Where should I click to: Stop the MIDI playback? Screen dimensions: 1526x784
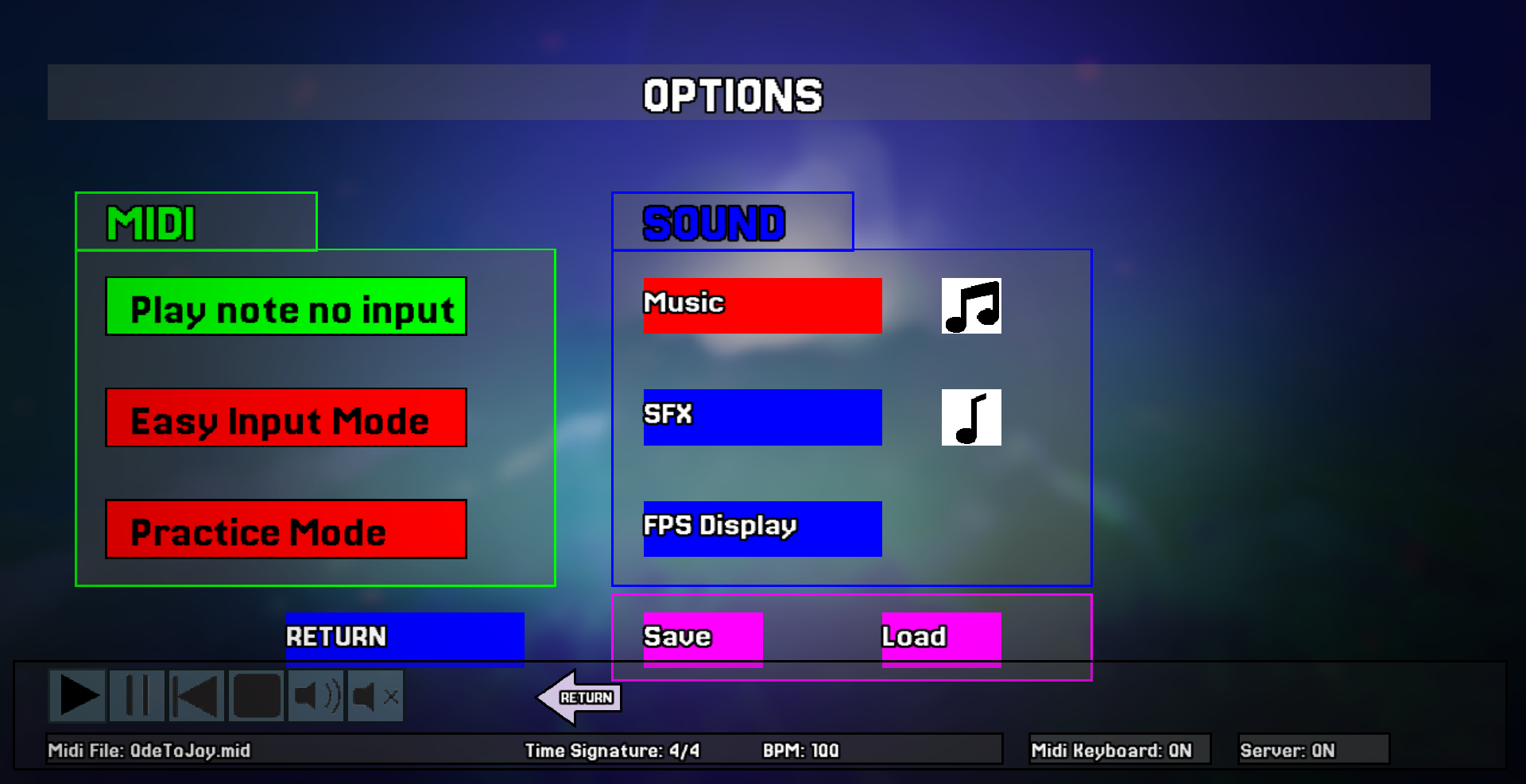pyautogui.click(x=256, y=696)
